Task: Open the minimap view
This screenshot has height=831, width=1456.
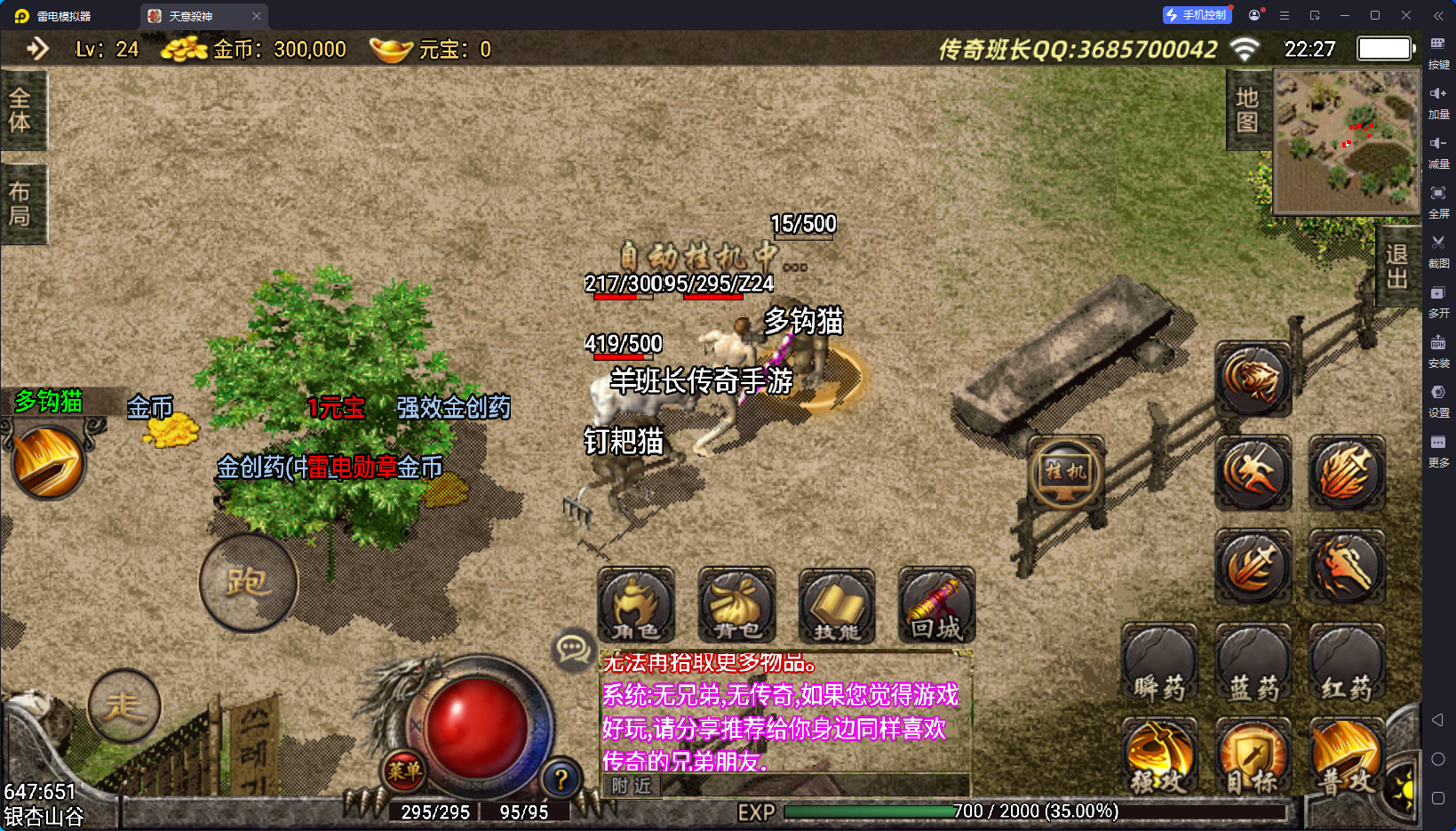Action: 1346,140
